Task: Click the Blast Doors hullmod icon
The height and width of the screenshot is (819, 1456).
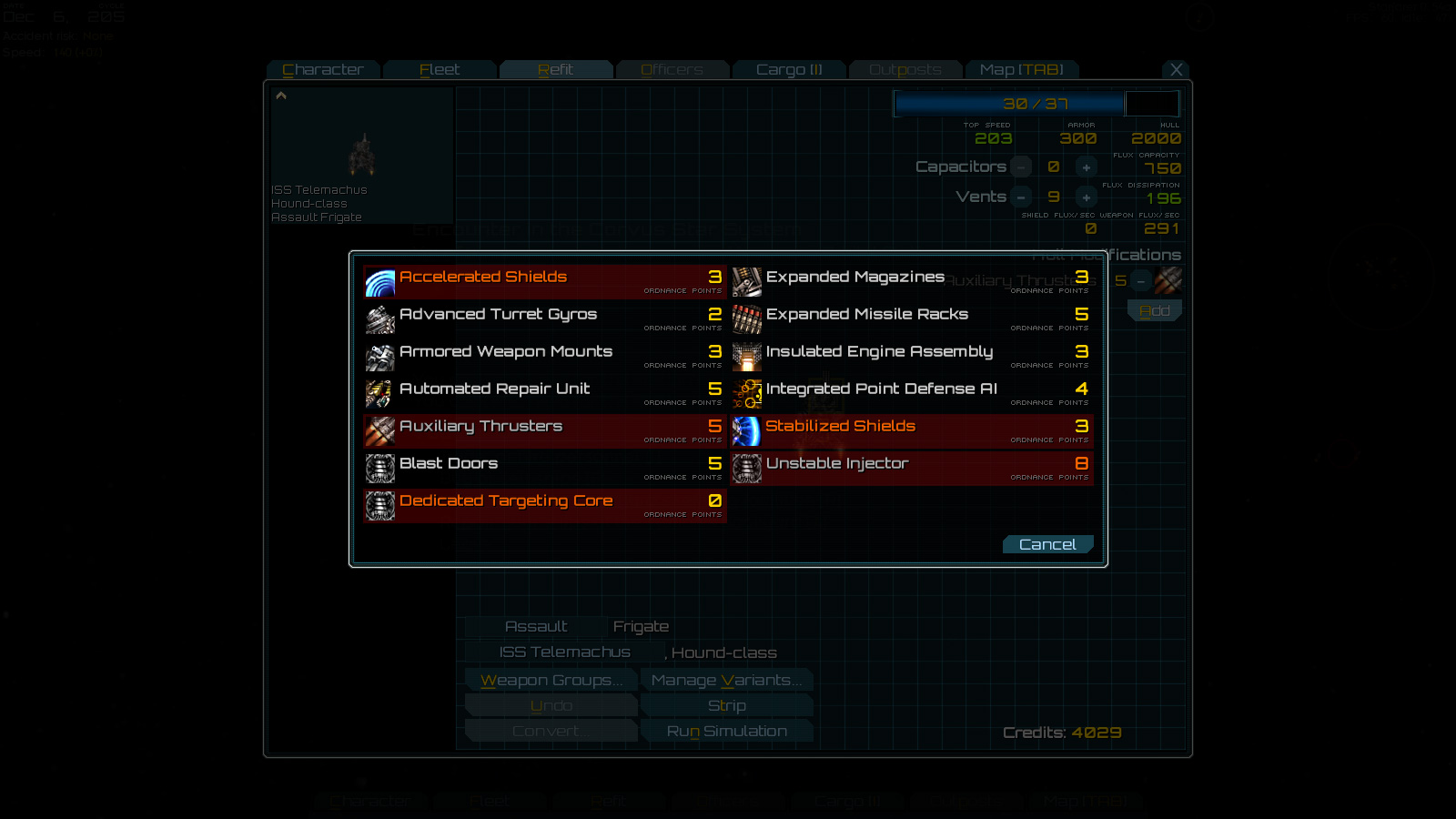Action: point(379,469)
